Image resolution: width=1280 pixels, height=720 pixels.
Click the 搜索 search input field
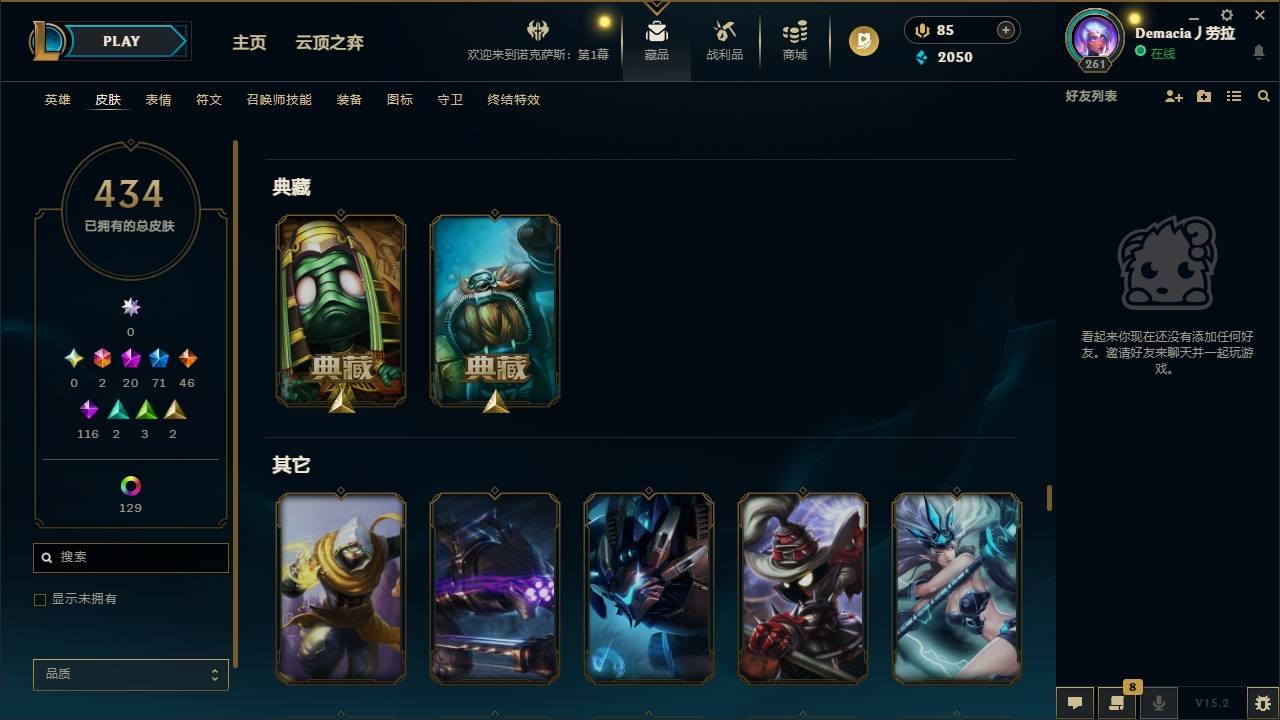pyautogui.click(x=130, y=557)
